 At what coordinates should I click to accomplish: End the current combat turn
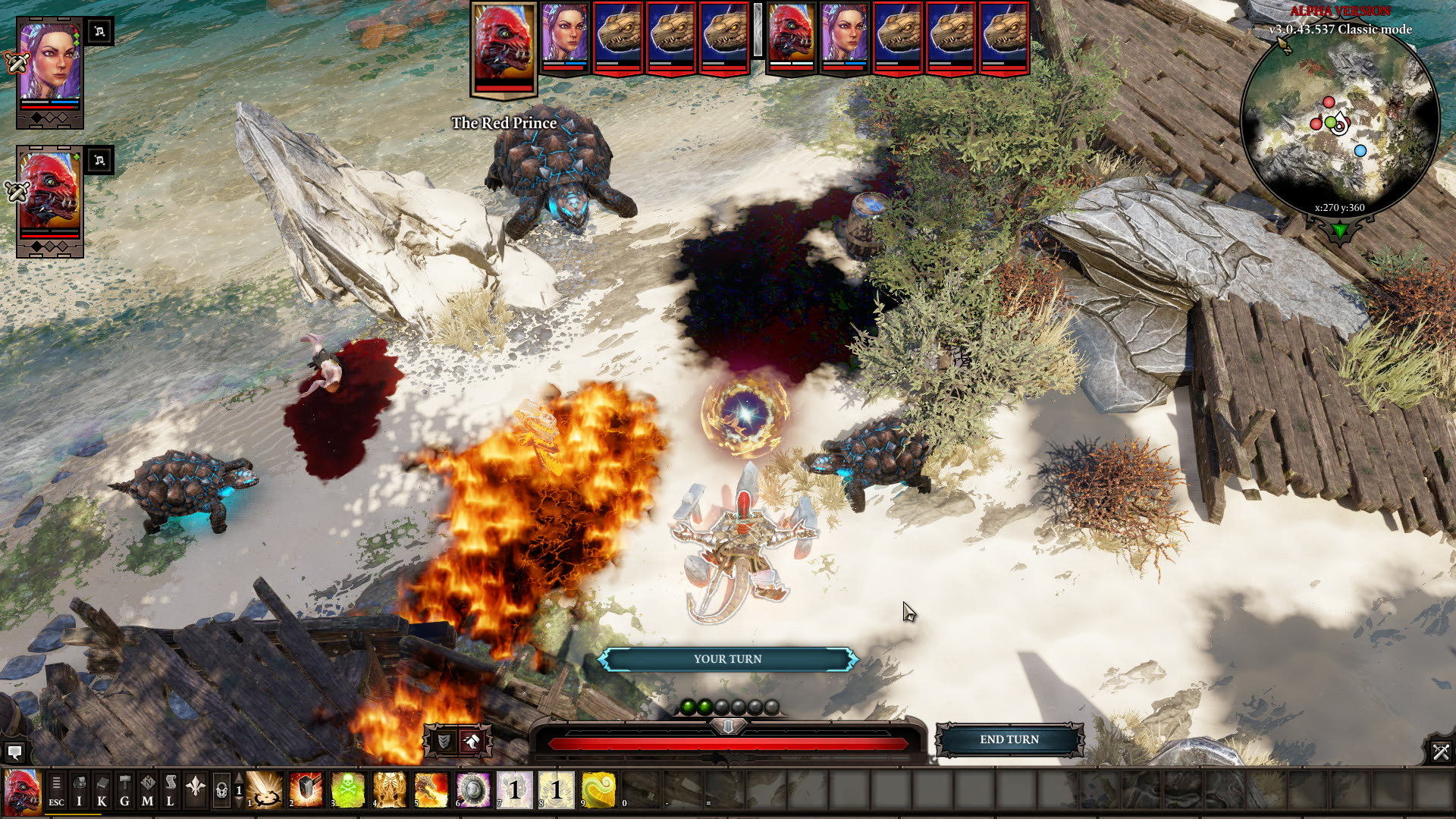tap(1009, 739)
